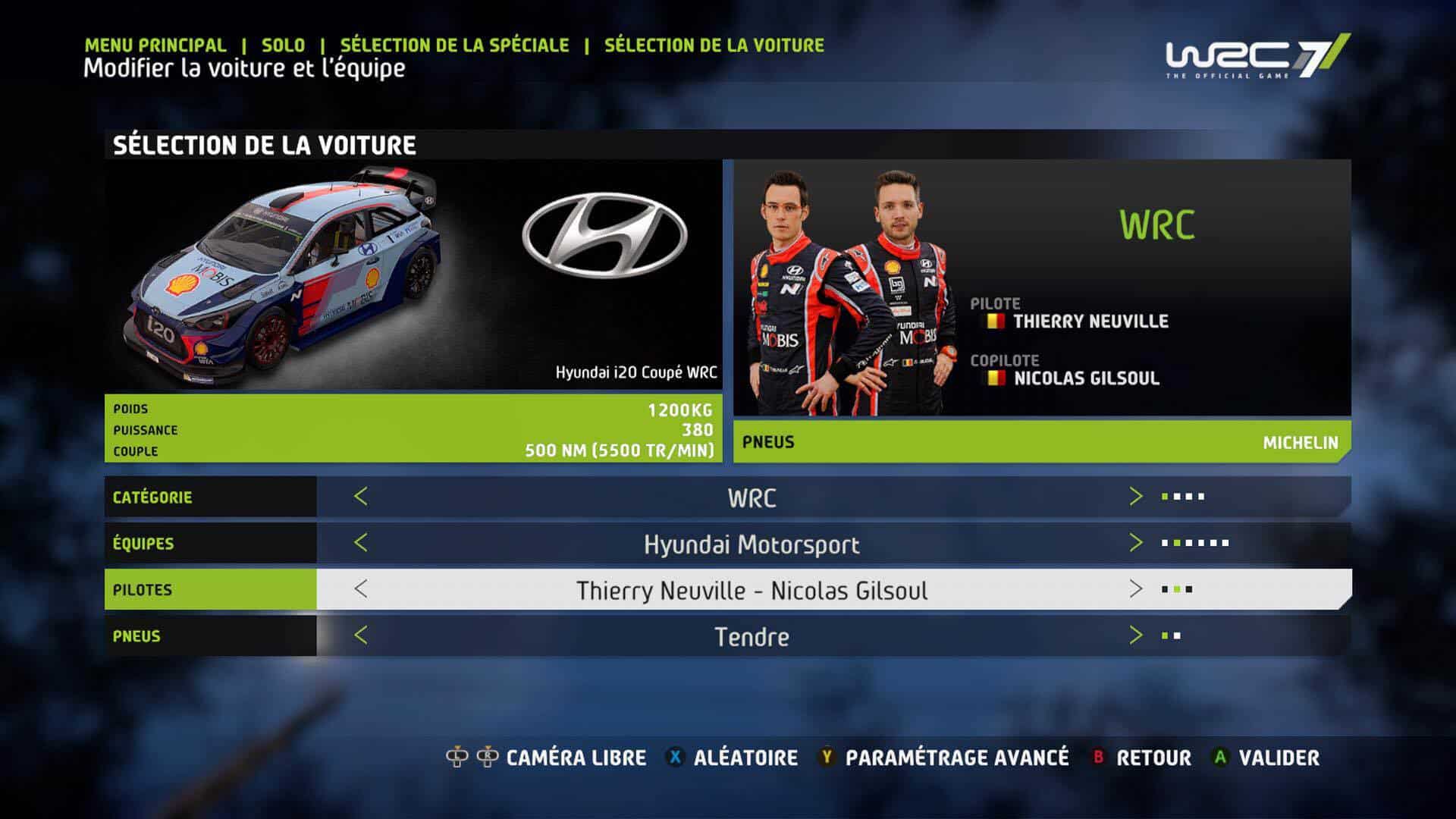The height and width of the screenshot is (819, 1456).
Task: Switch to next team with Équipes right arrow
Action: [x=1135, y=543]
